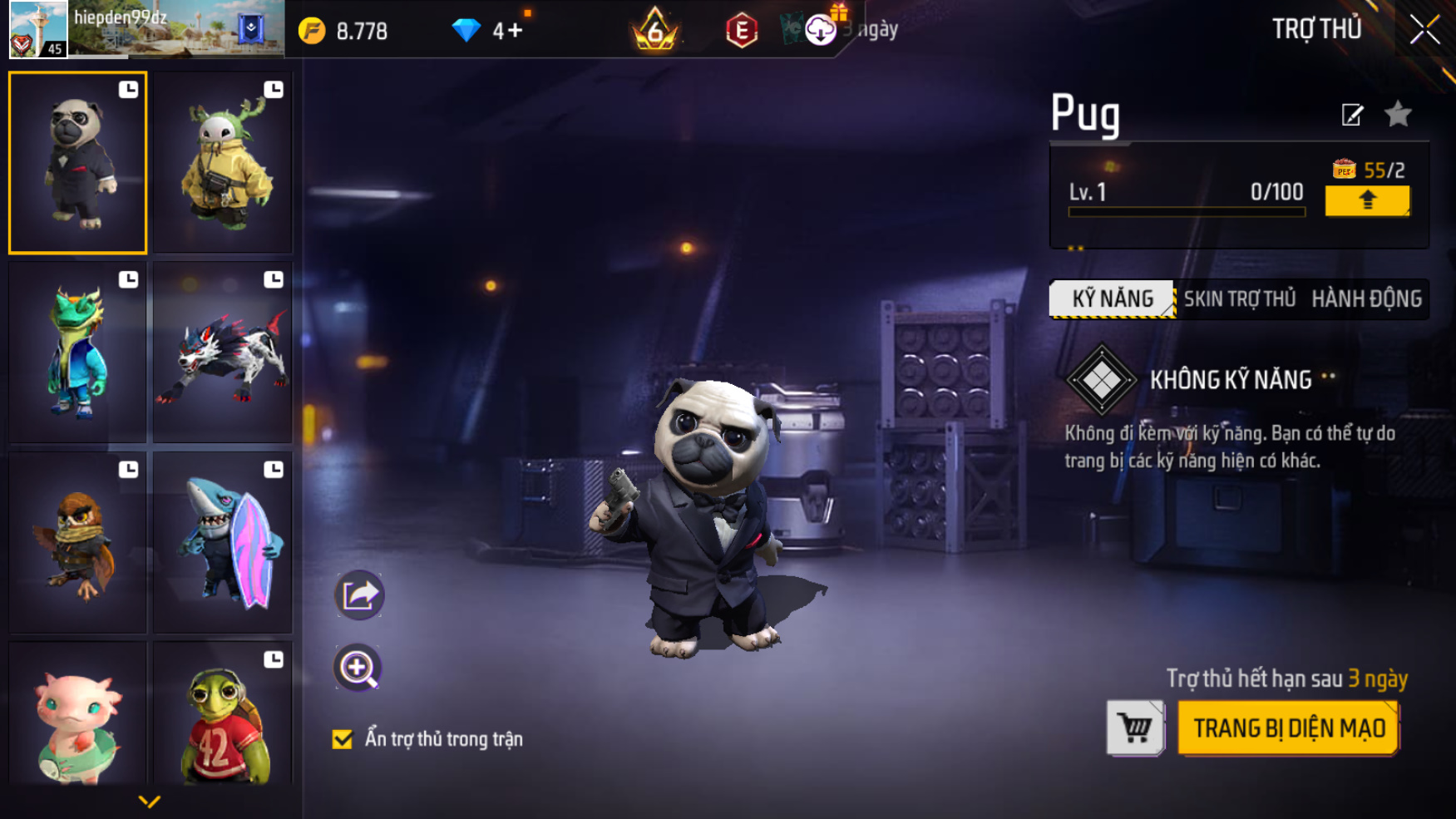This screenshot has height=819, width=1456.
Task: Click the Trang Bị Diện Mạo button
Action: pos(1288,728)
